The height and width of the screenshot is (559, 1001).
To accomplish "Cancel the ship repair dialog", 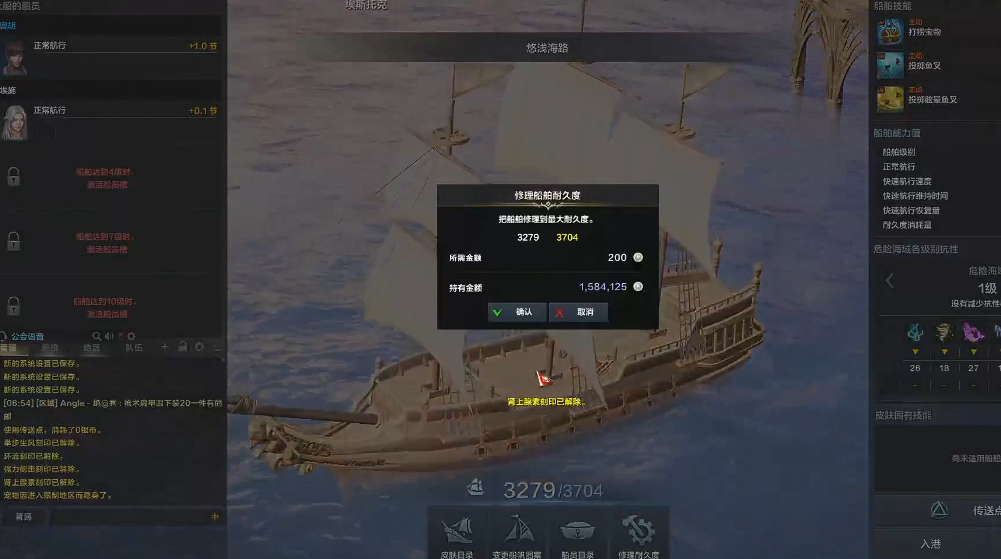I will point(577,312).
